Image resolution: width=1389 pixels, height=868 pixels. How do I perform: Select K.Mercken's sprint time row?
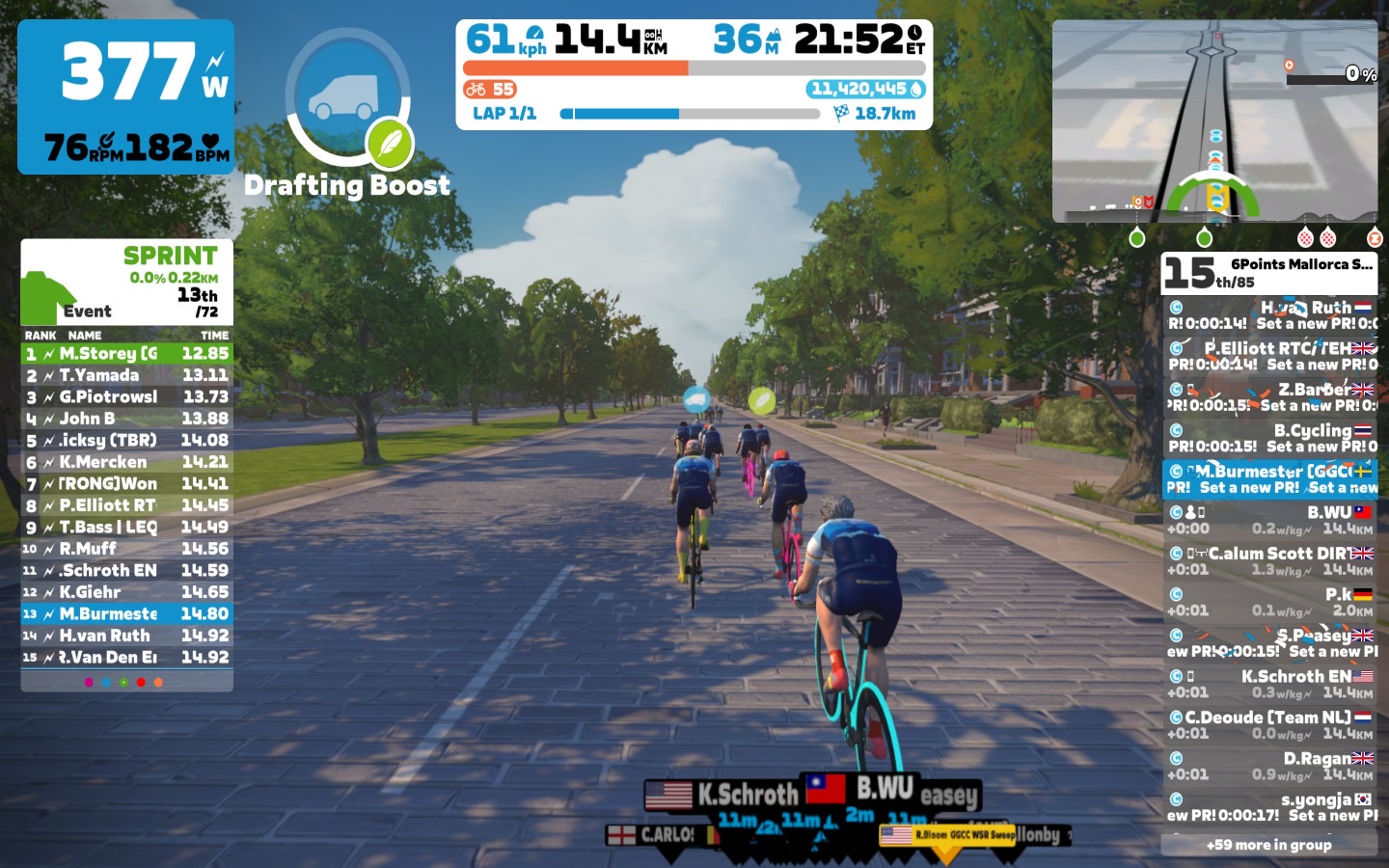(x=126, y=462)
